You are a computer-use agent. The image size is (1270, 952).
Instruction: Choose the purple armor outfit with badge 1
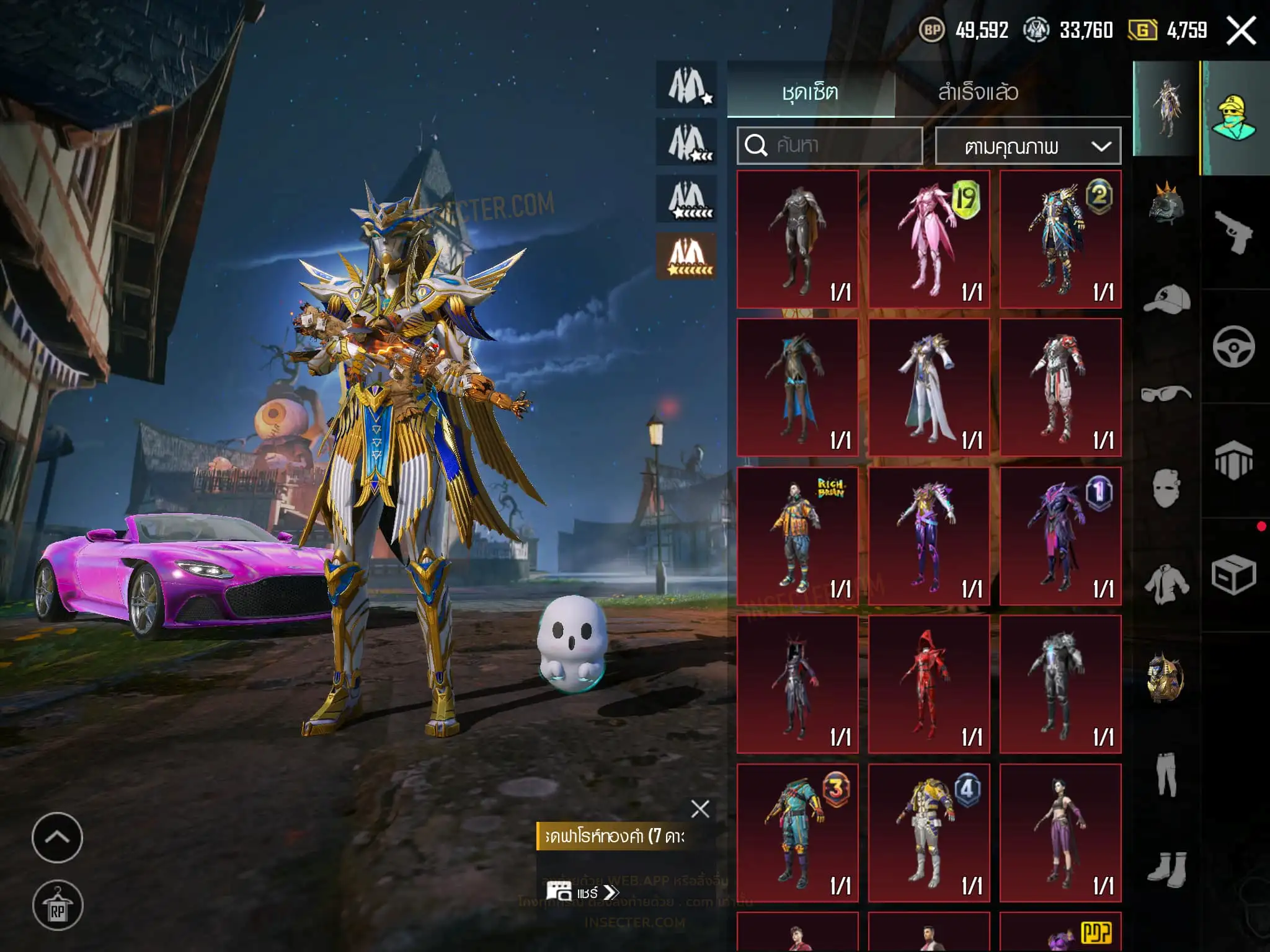[1060, 536]
